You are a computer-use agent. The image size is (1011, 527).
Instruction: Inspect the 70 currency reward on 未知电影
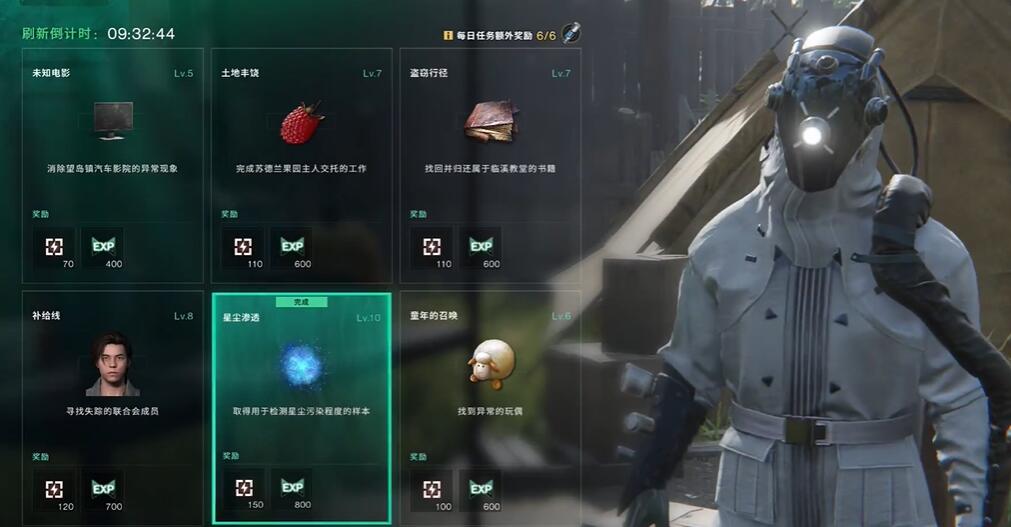coord(54,246)
